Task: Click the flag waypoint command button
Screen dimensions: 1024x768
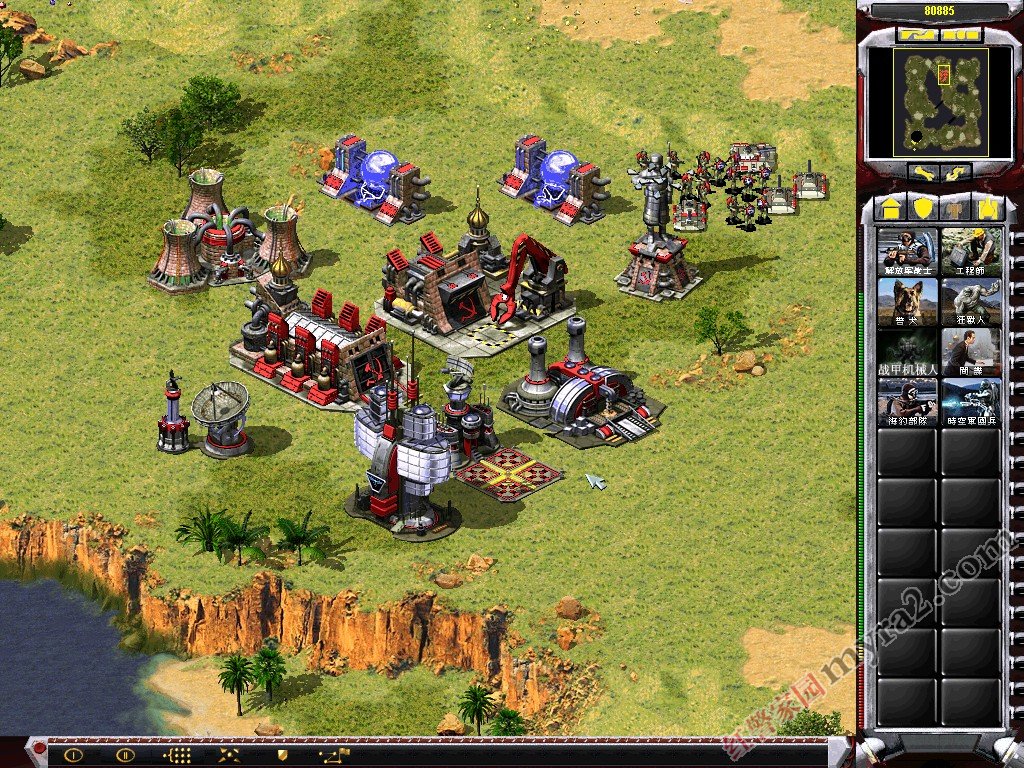Action: (334, 755)
